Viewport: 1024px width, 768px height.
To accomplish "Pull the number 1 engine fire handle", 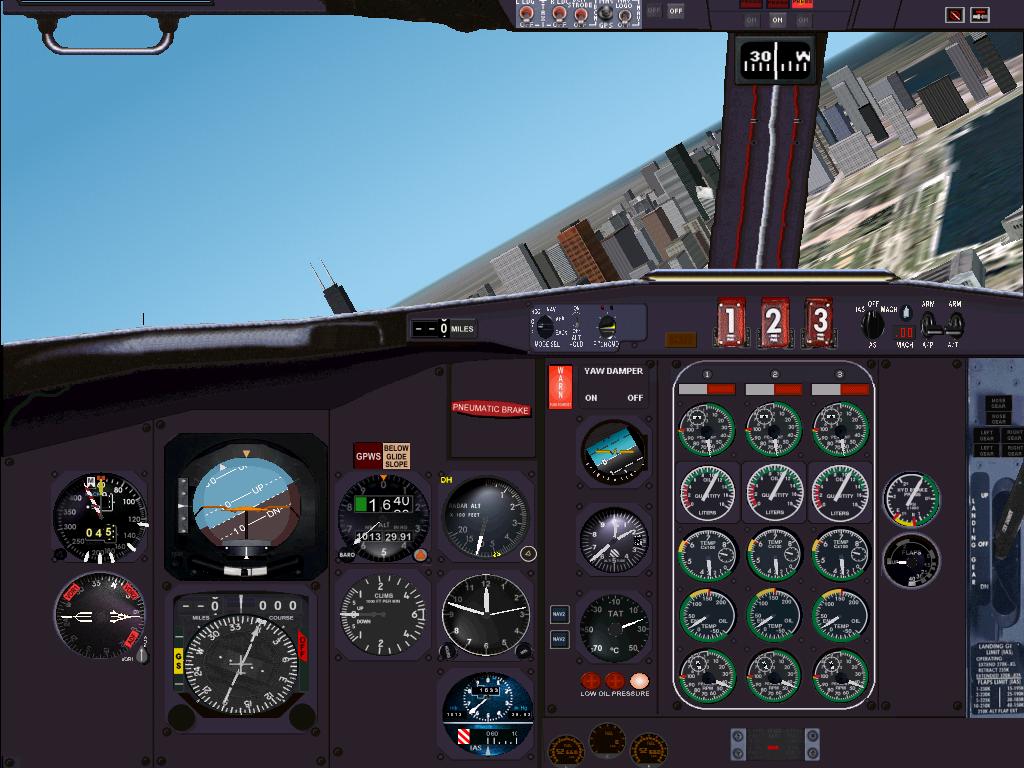I will [x=730, y=322].
